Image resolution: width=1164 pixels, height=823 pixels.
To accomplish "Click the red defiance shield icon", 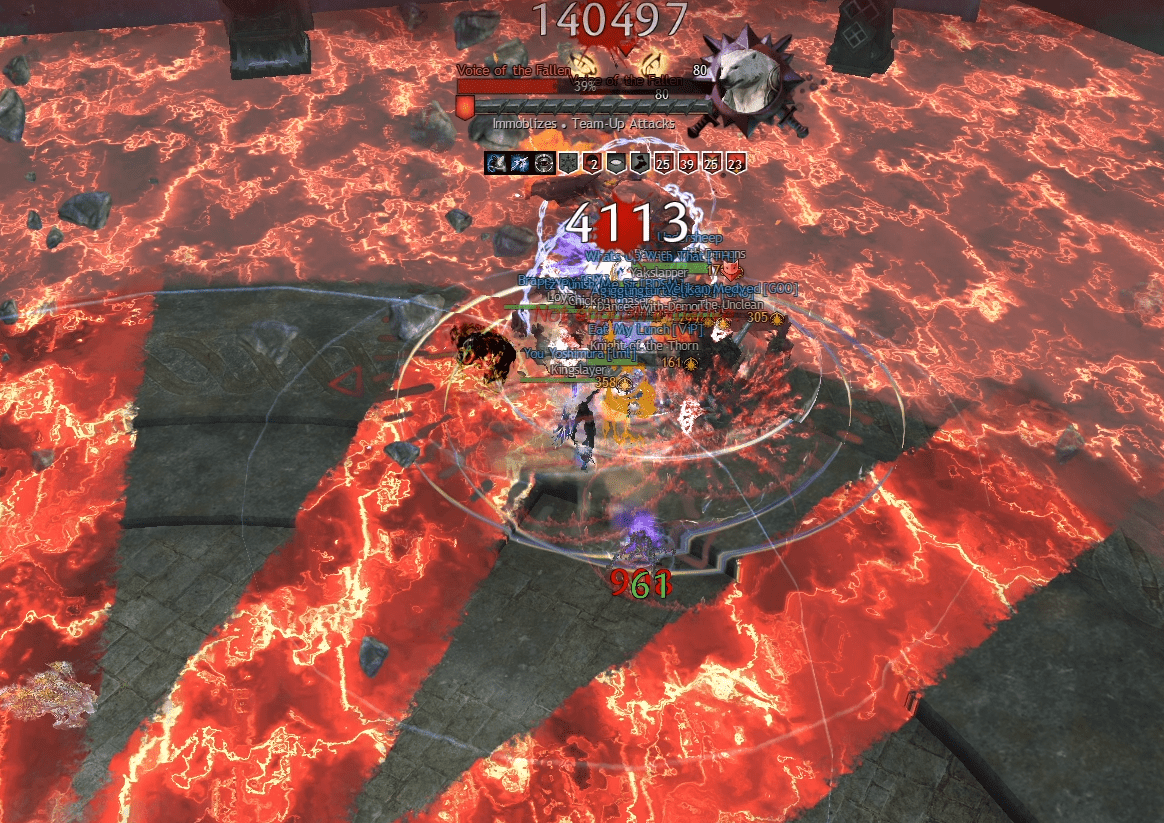I will pos(465,107).
